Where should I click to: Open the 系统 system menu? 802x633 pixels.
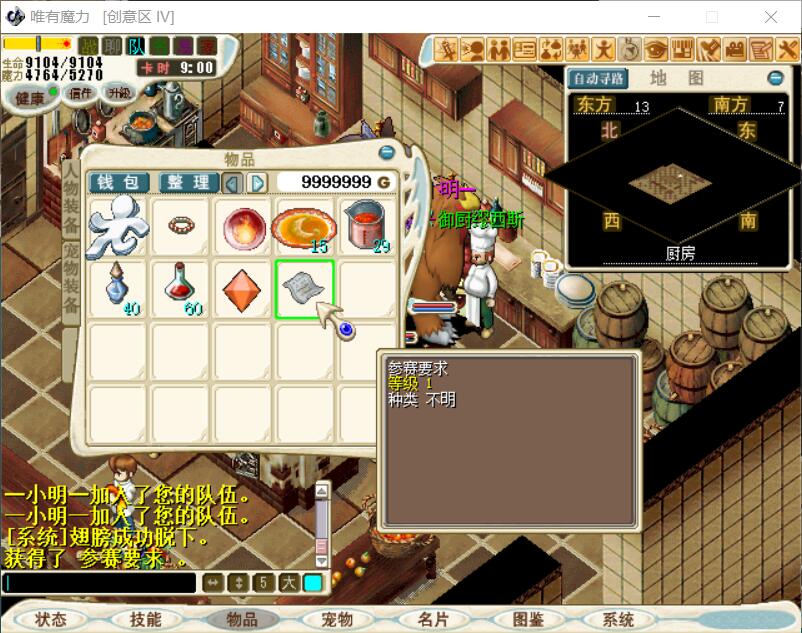tap(619, 619)
